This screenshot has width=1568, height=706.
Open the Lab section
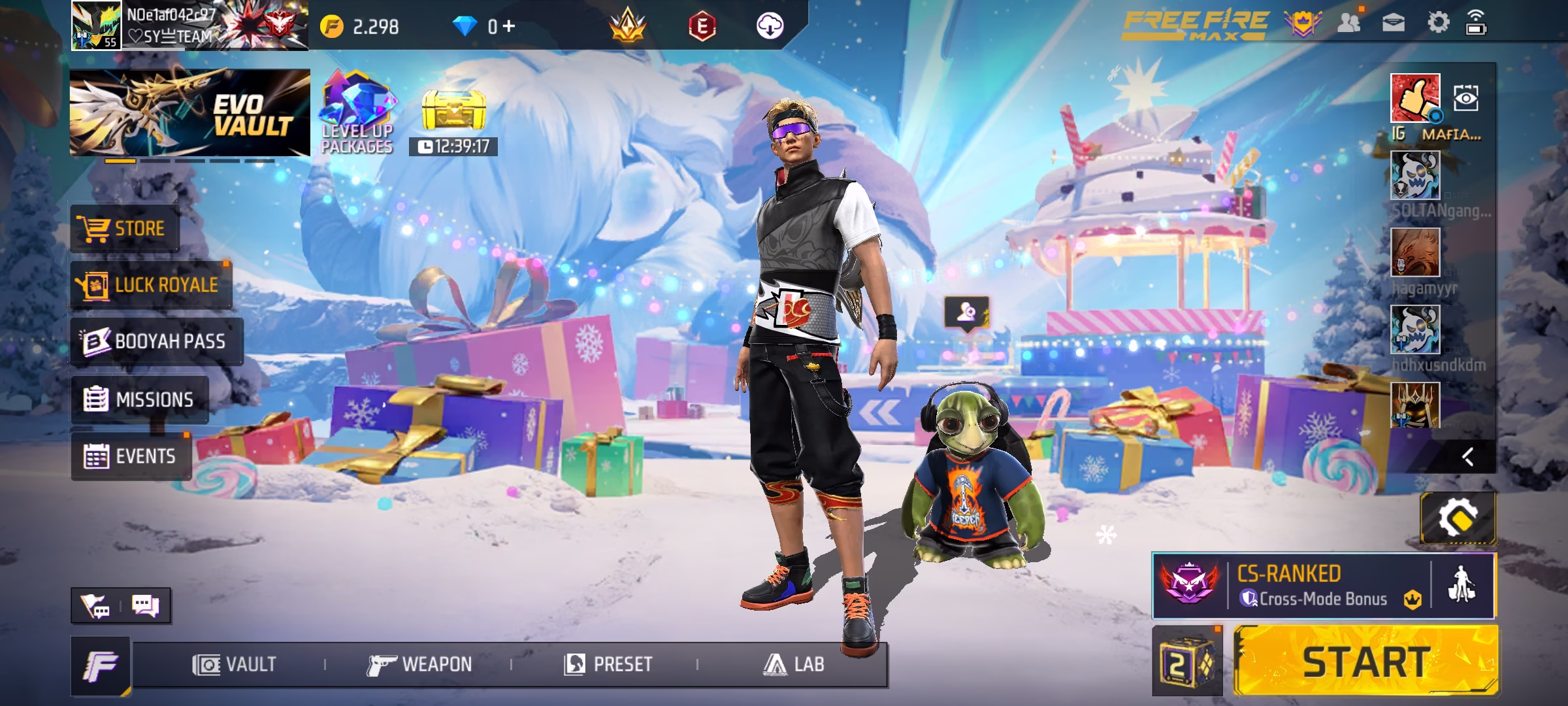point(793,665)
